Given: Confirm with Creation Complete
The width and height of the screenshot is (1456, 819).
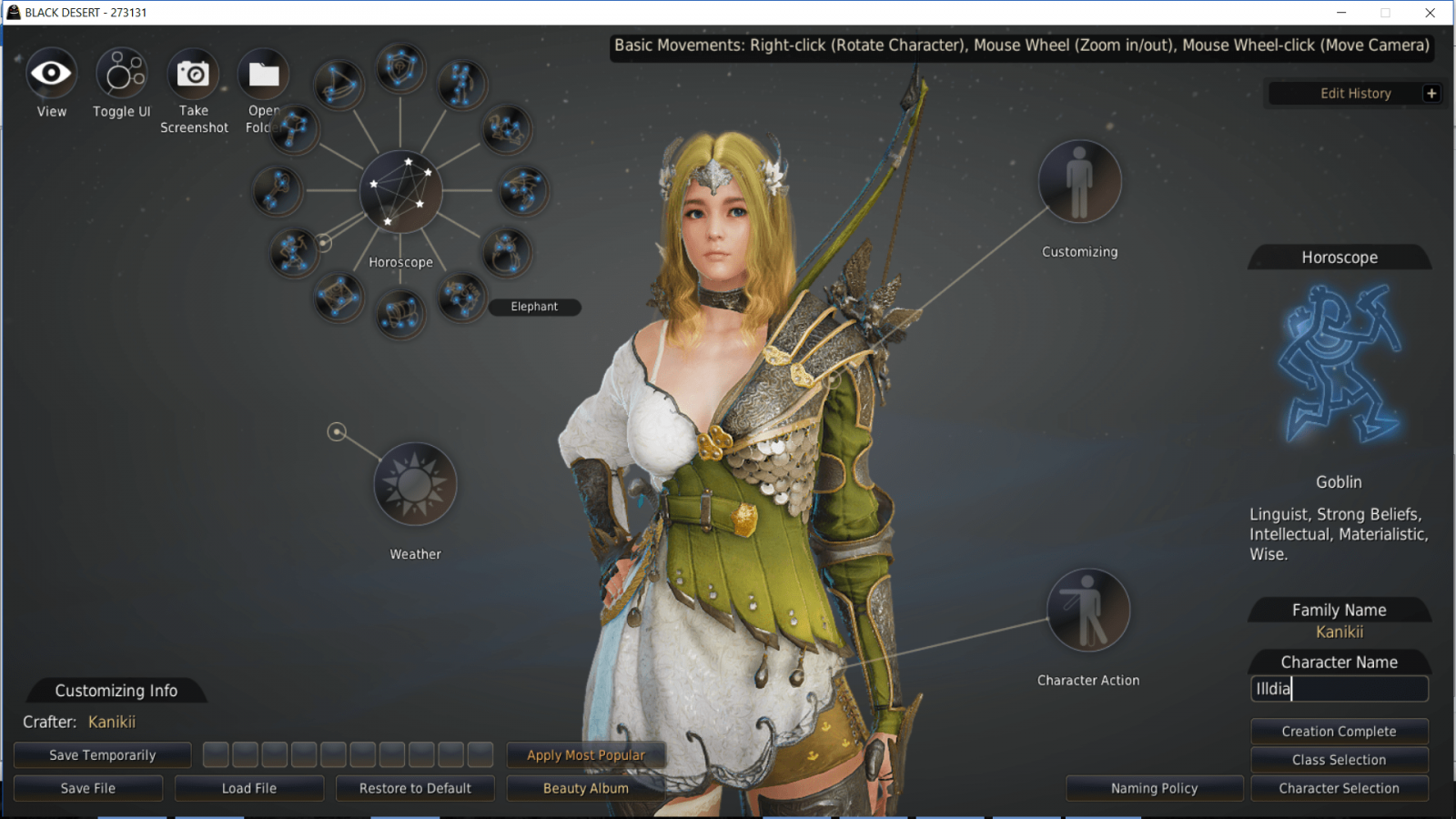Looking at the screenshot, I should click(1339, 732).
